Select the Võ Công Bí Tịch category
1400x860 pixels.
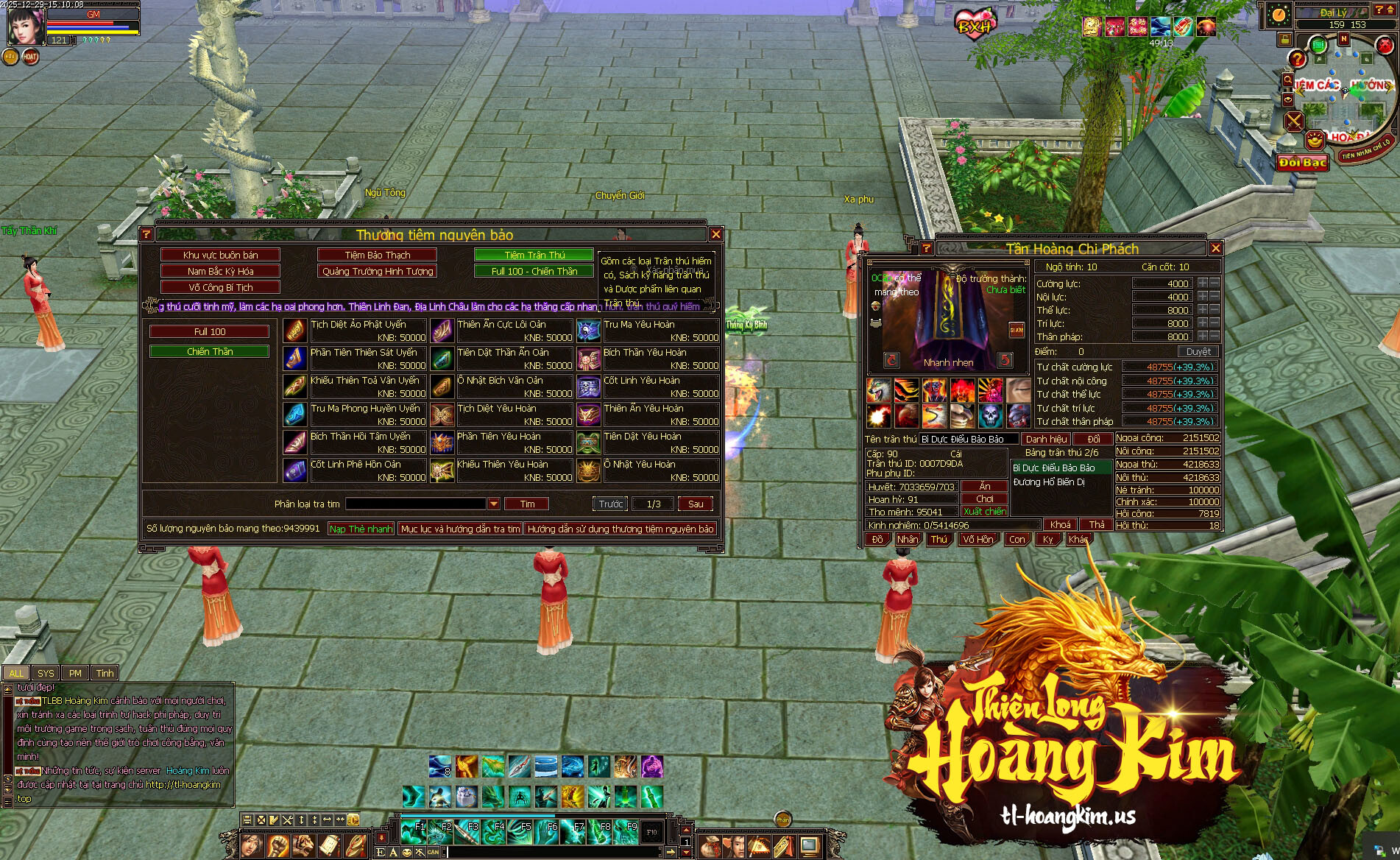click(x=221, y=287)
